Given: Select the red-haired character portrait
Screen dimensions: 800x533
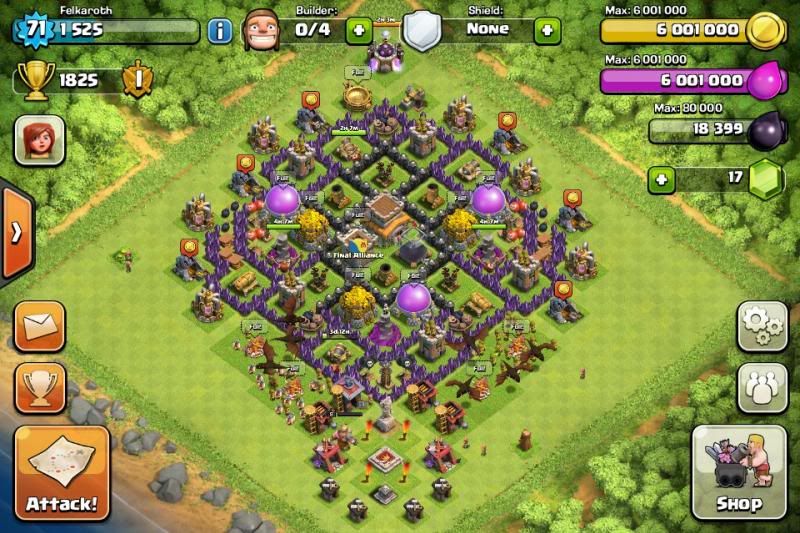Looking at the screenshot, I should click(40, 140).
